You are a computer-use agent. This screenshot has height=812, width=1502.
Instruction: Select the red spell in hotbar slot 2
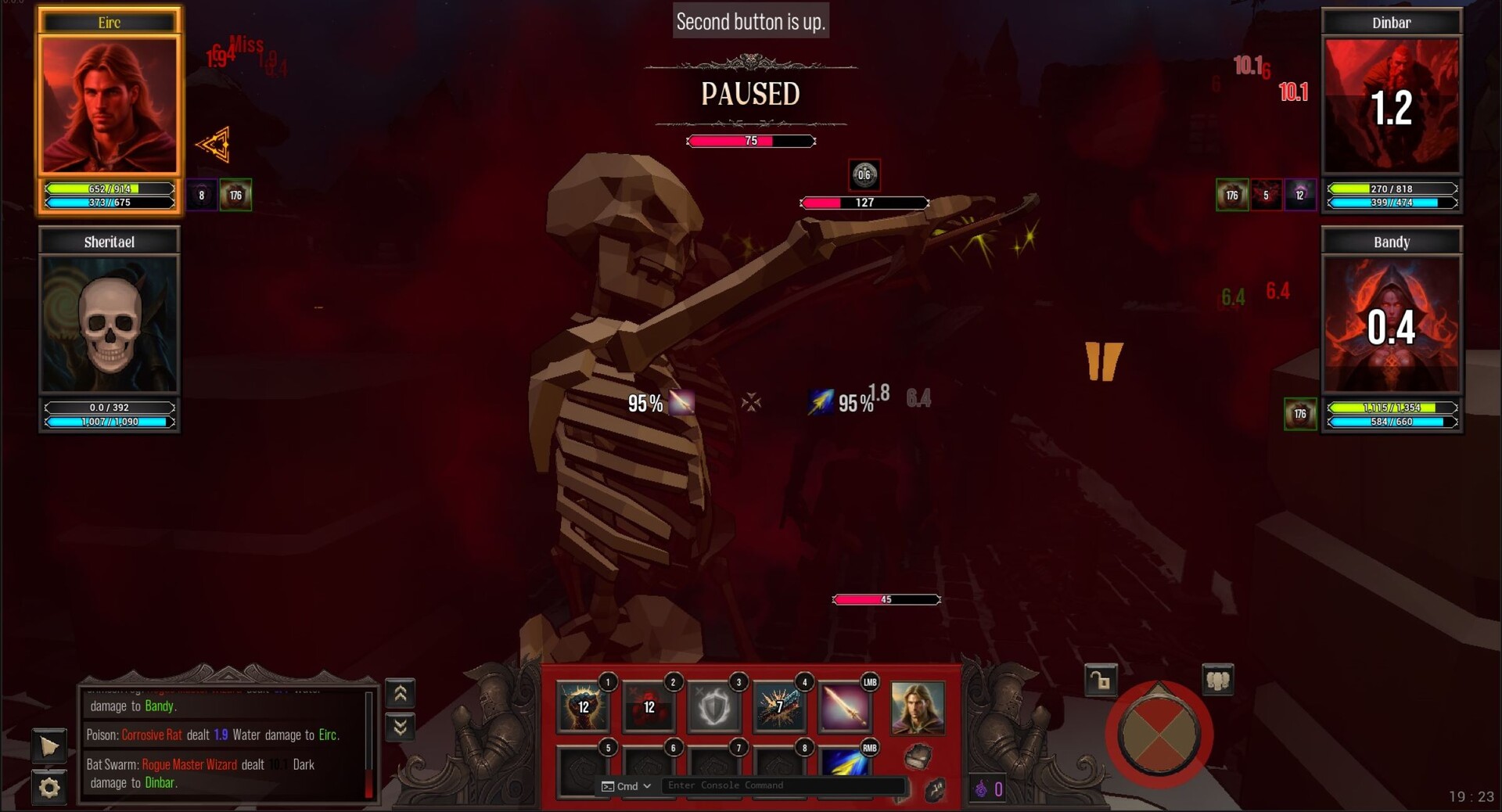point(649,708)
